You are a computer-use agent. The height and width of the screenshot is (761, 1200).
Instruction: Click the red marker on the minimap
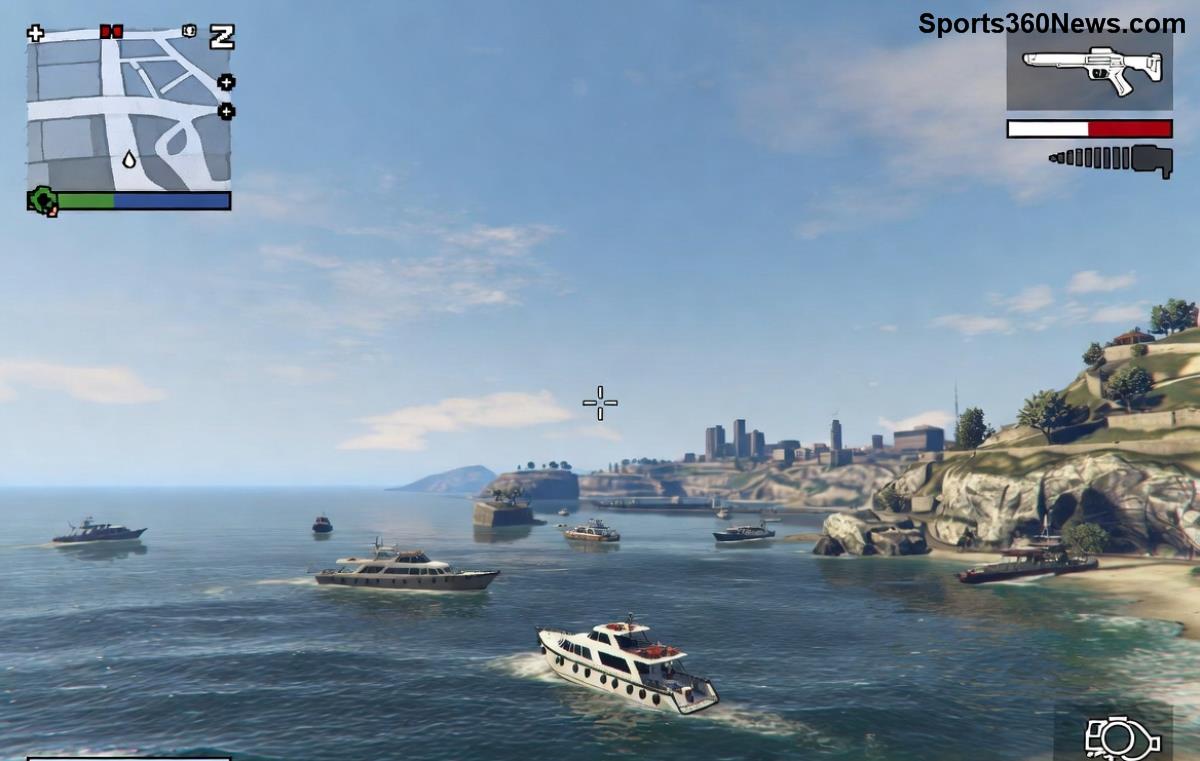pyautogui.click(x=111, y=32)
